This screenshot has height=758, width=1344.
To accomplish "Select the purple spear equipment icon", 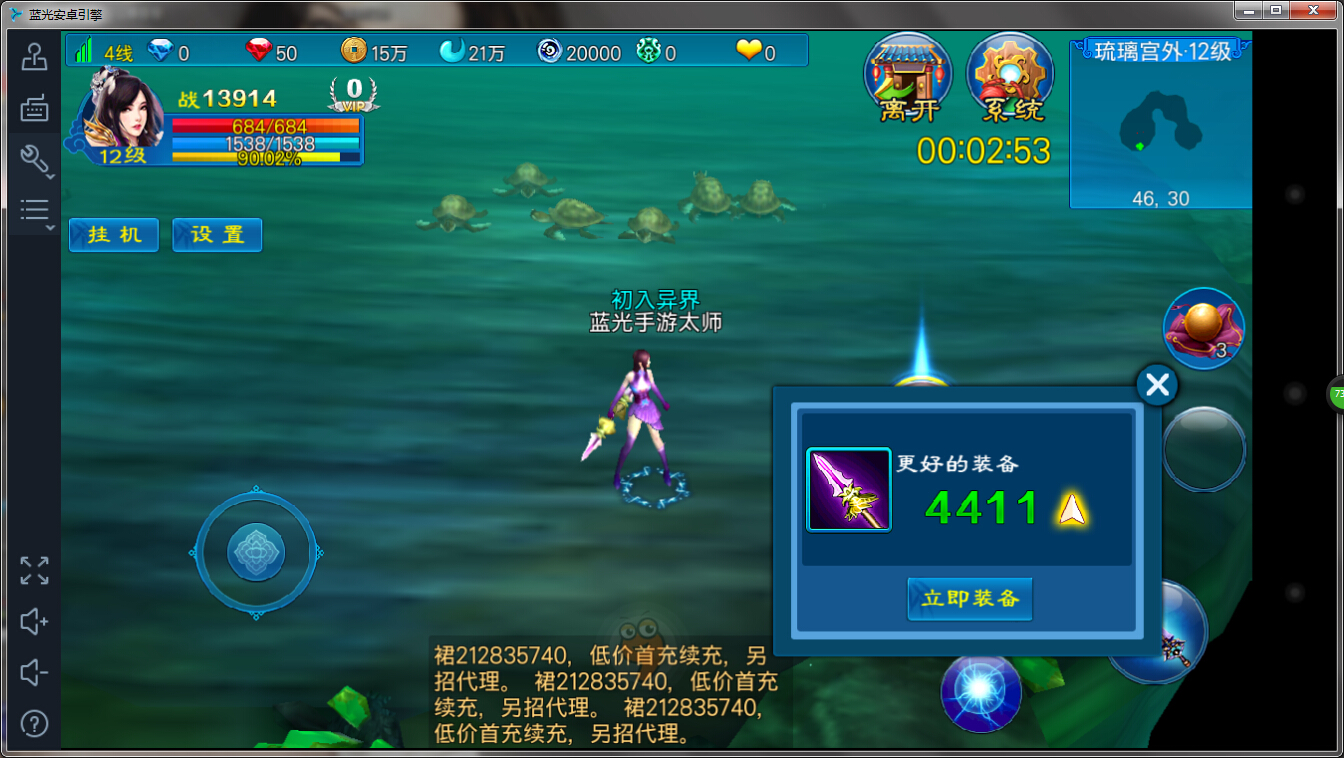I will coord(848,489).
